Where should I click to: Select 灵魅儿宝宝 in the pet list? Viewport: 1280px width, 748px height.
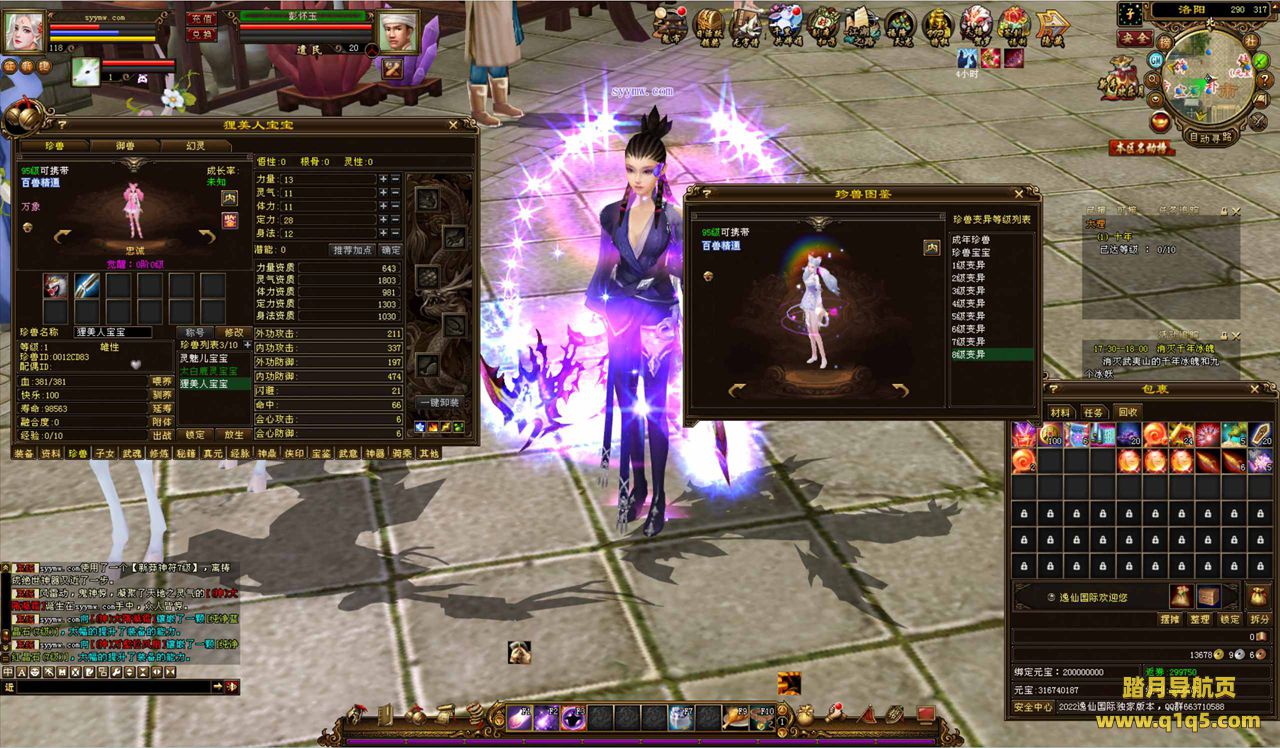[204, 357]
